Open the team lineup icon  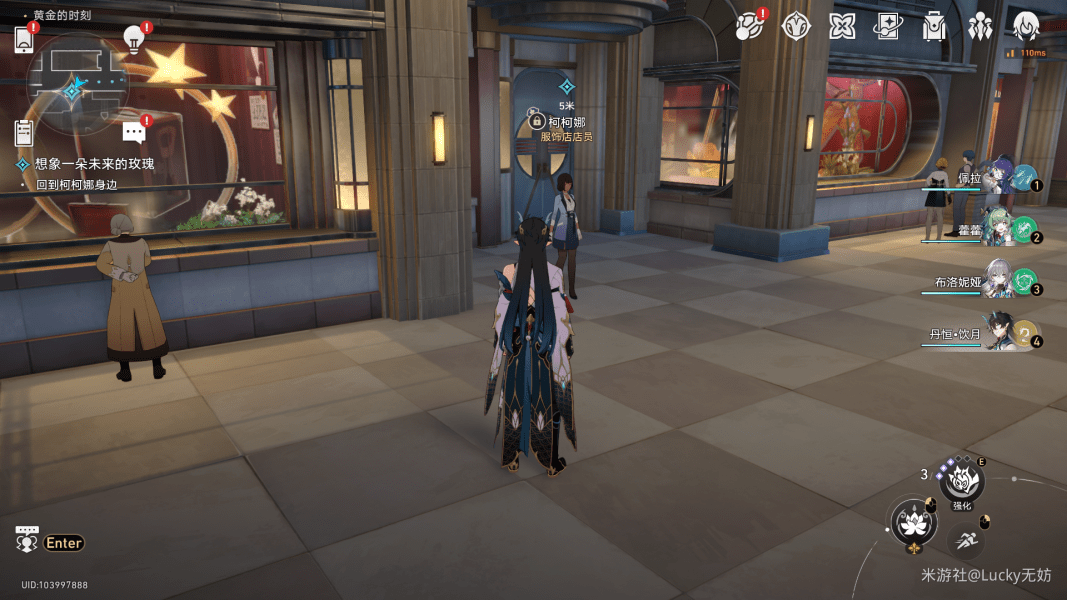tap(980, 26)
